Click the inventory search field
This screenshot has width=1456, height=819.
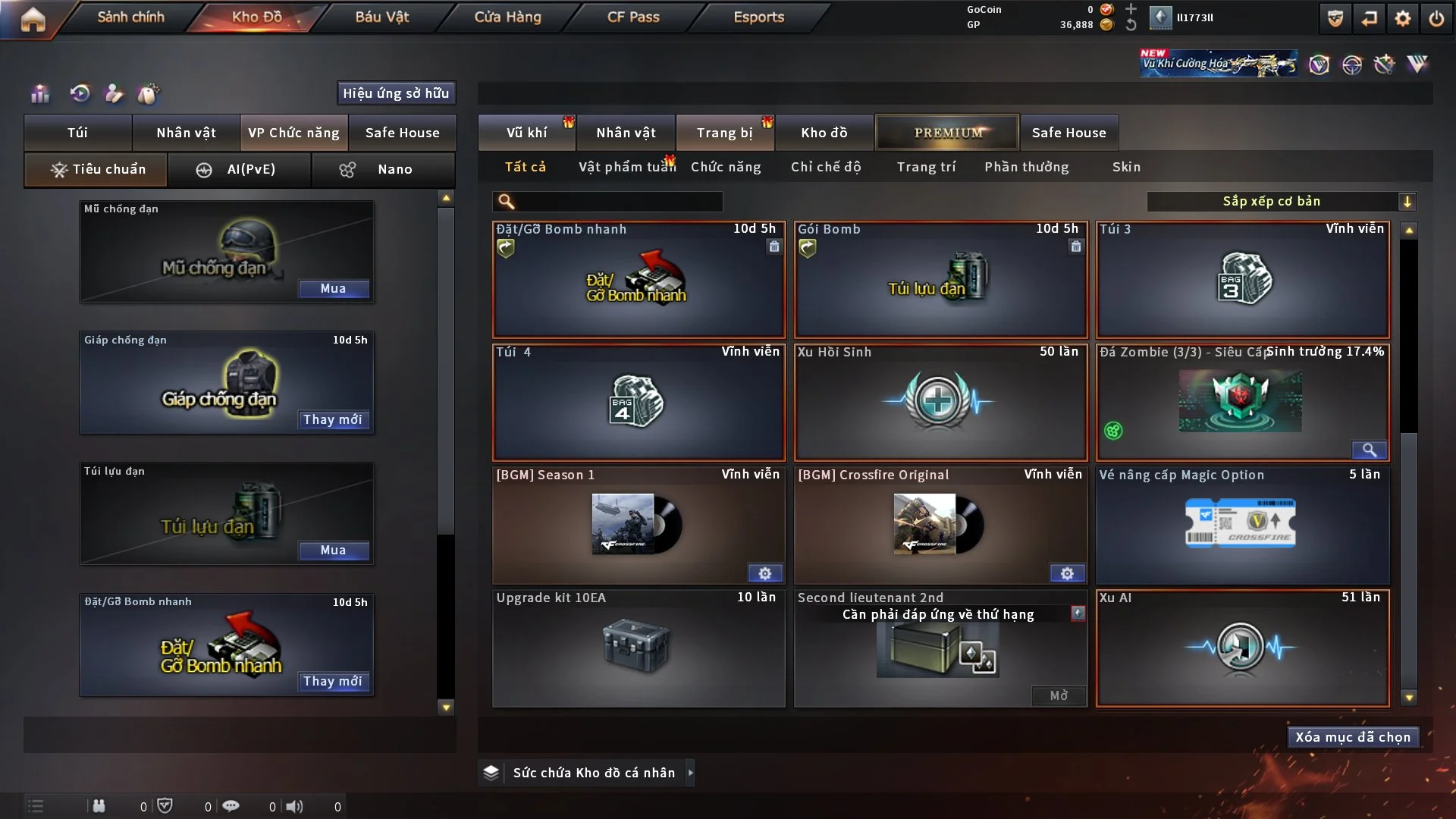pyautogui.click(x=618, y=202)
